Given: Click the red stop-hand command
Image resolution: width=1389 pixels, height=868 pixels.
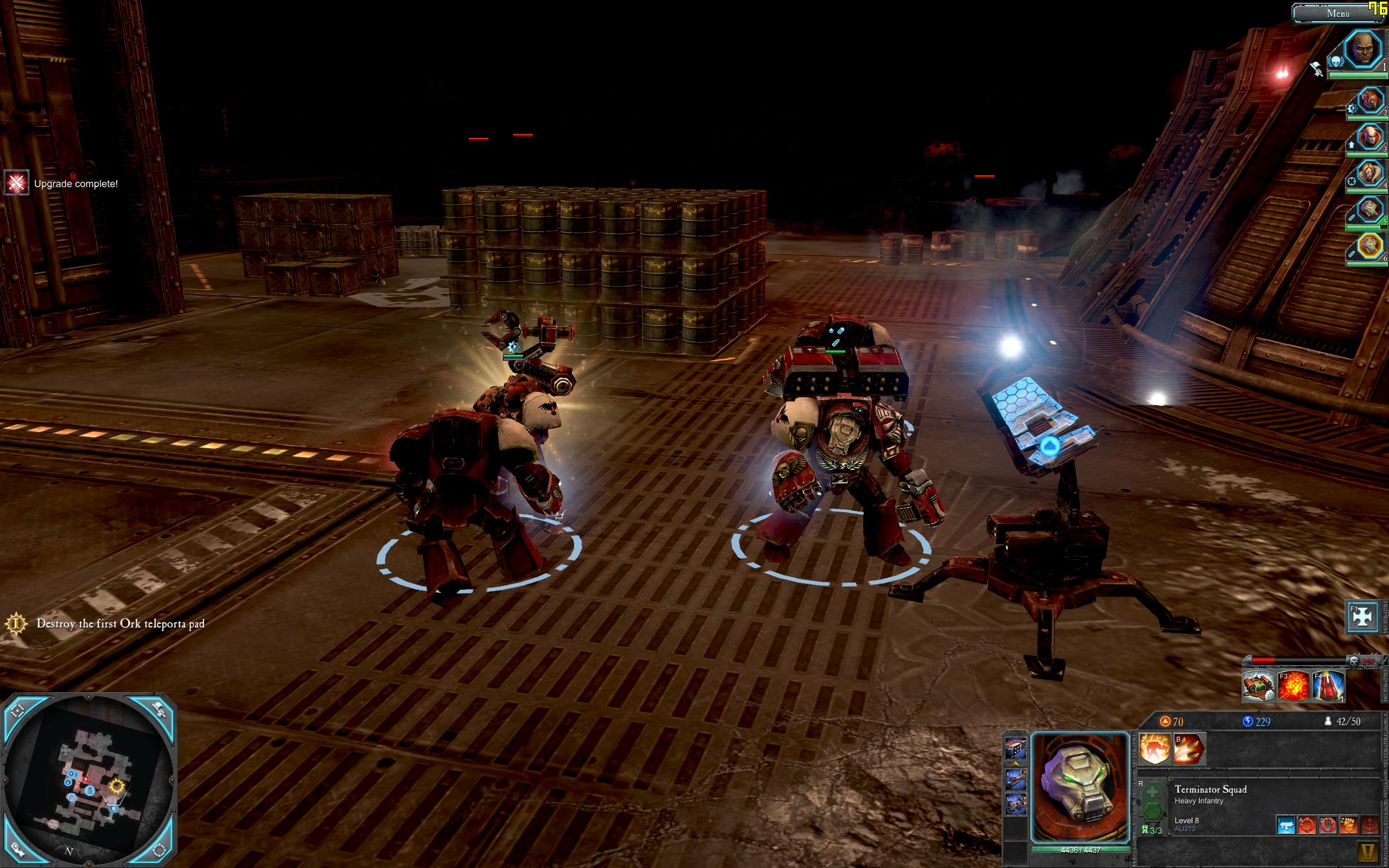Looking at the screenshot, I should (x=1328, y=825).
